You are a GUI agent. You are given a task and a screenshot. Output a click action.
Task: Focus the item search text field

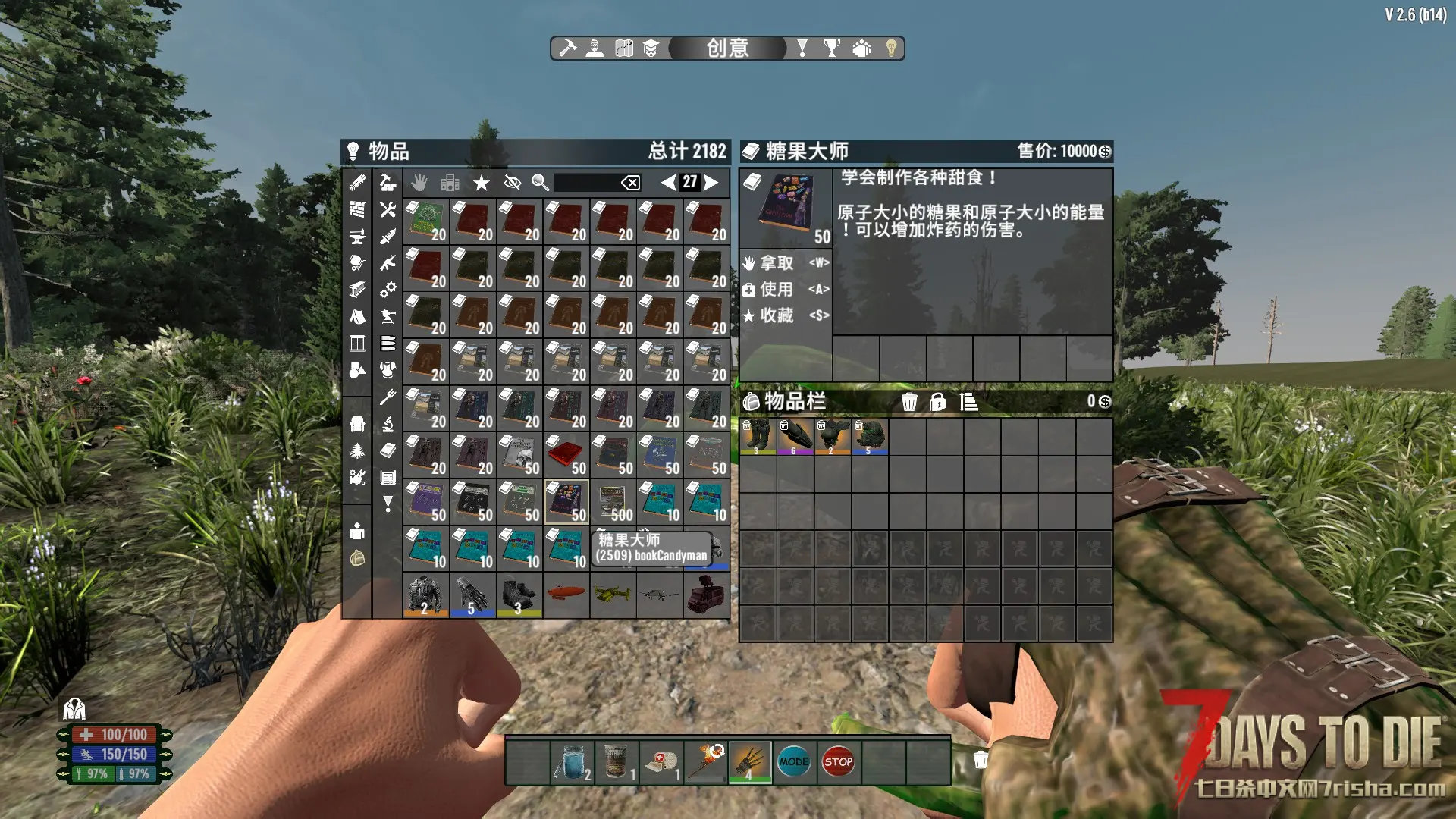[586, 183]
